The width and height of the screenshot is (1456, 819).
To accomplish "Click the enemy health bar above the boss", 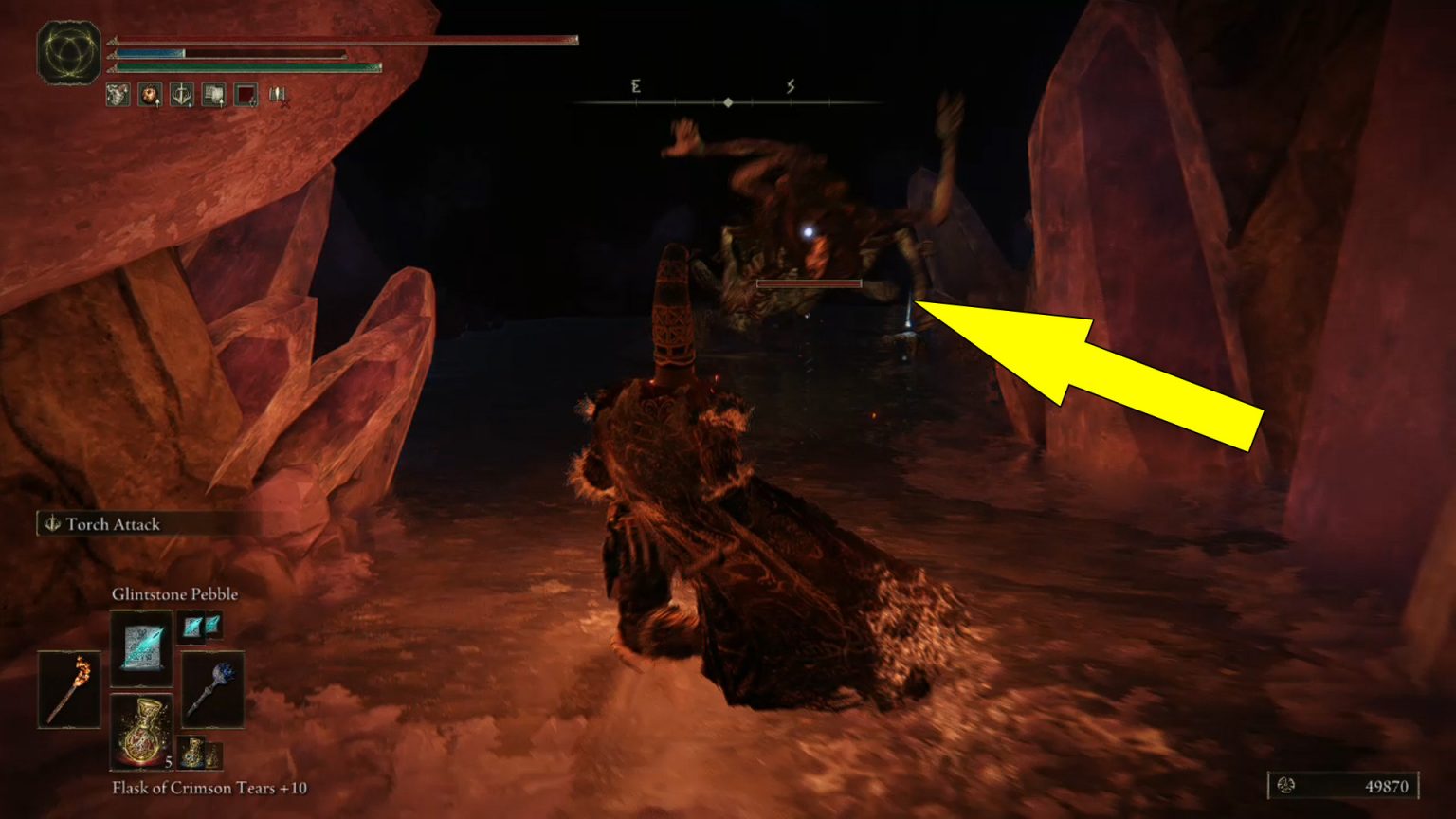I will (809, 283).
